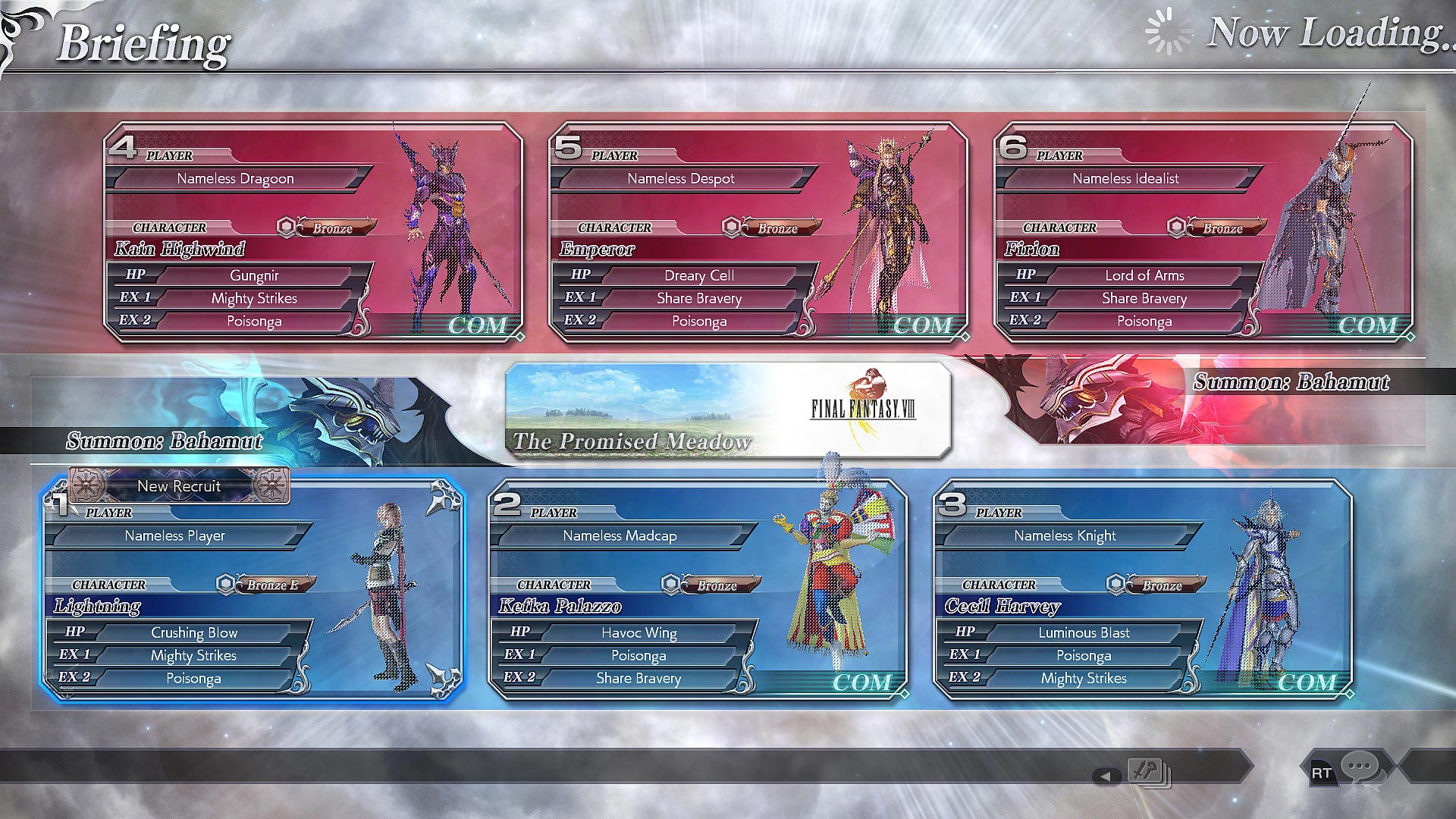Click the blue team's Summon: Bahamut banner
The image size is (1456, 819).
click(x=227, y=425)
